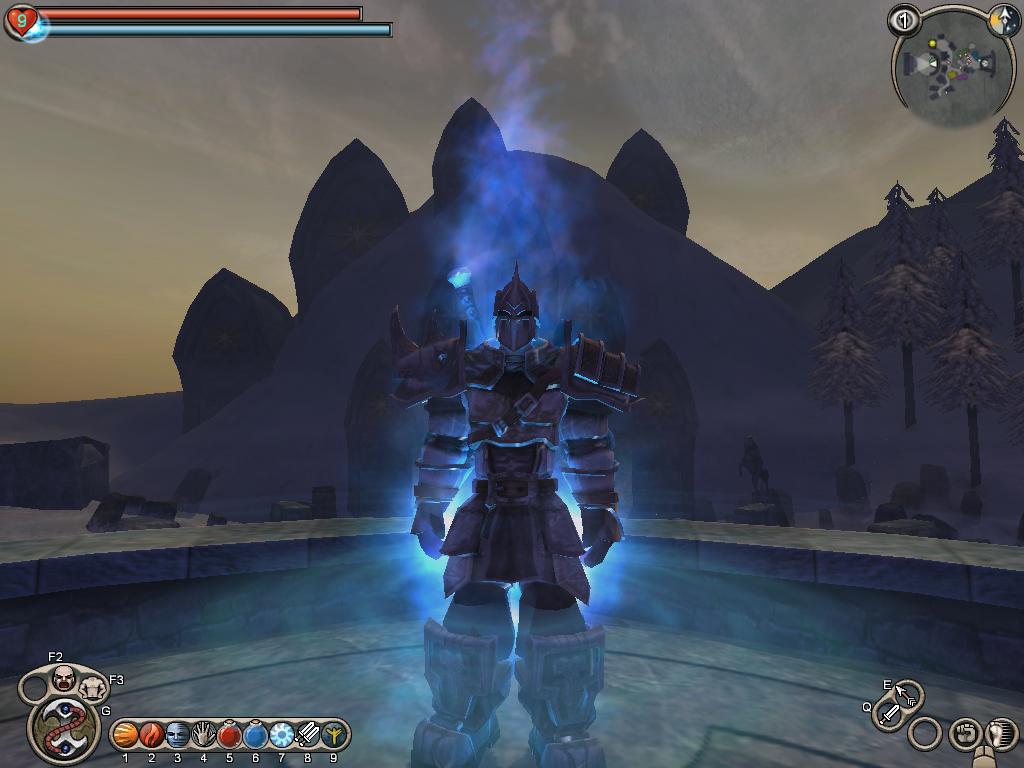
Task: Open the large serpent emblem menu
Action: pos(63,728)
